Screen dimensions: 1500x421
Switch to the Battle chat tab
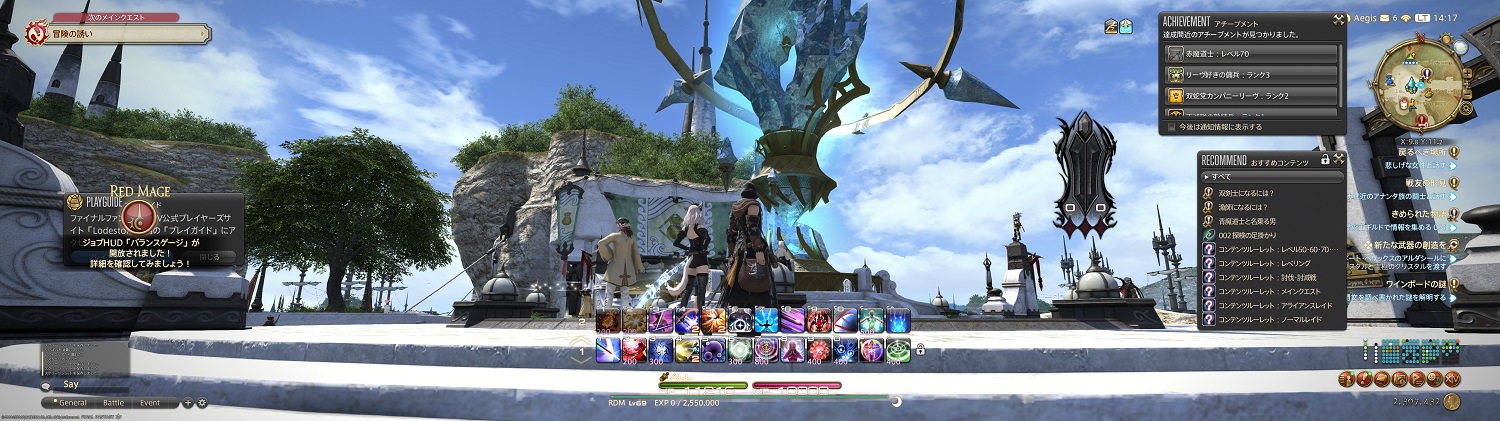pyautogui.click(x=114, y=402)
